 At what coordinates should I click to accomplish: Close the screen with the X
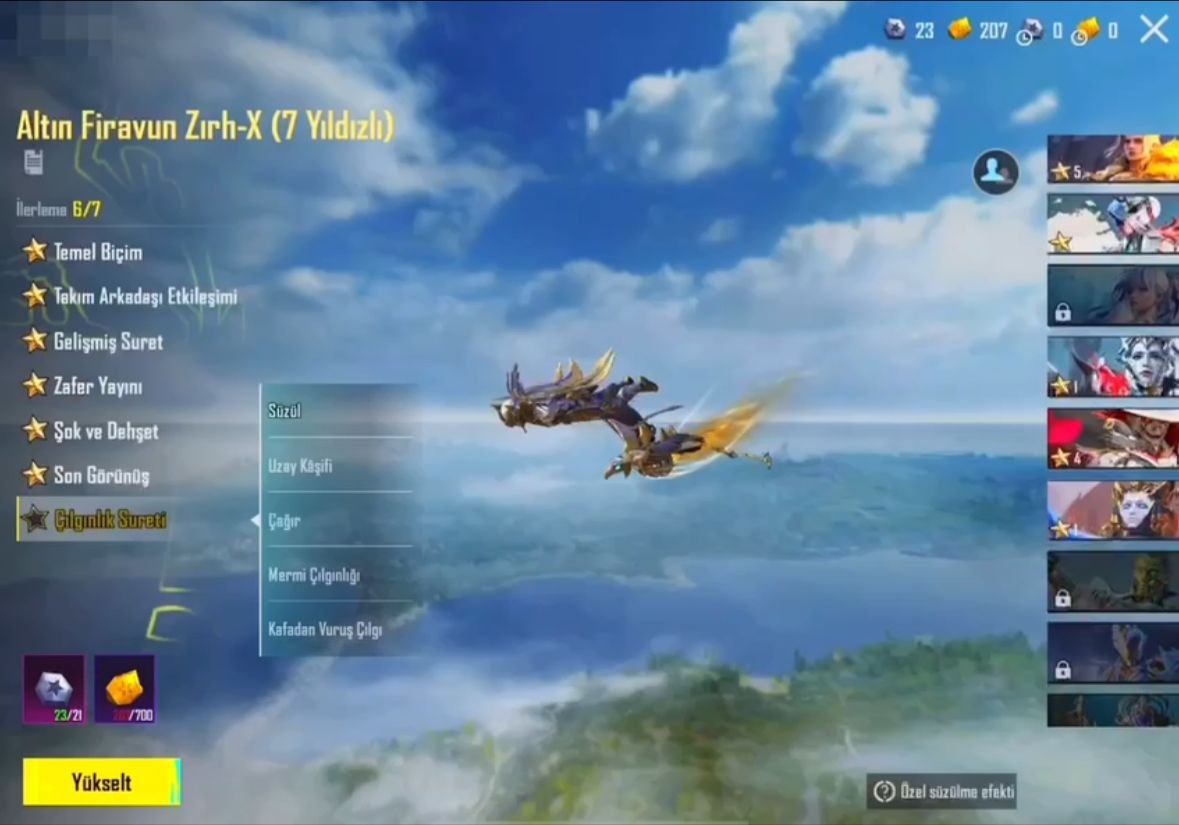pyautogui.click(x=1153, y=30)
